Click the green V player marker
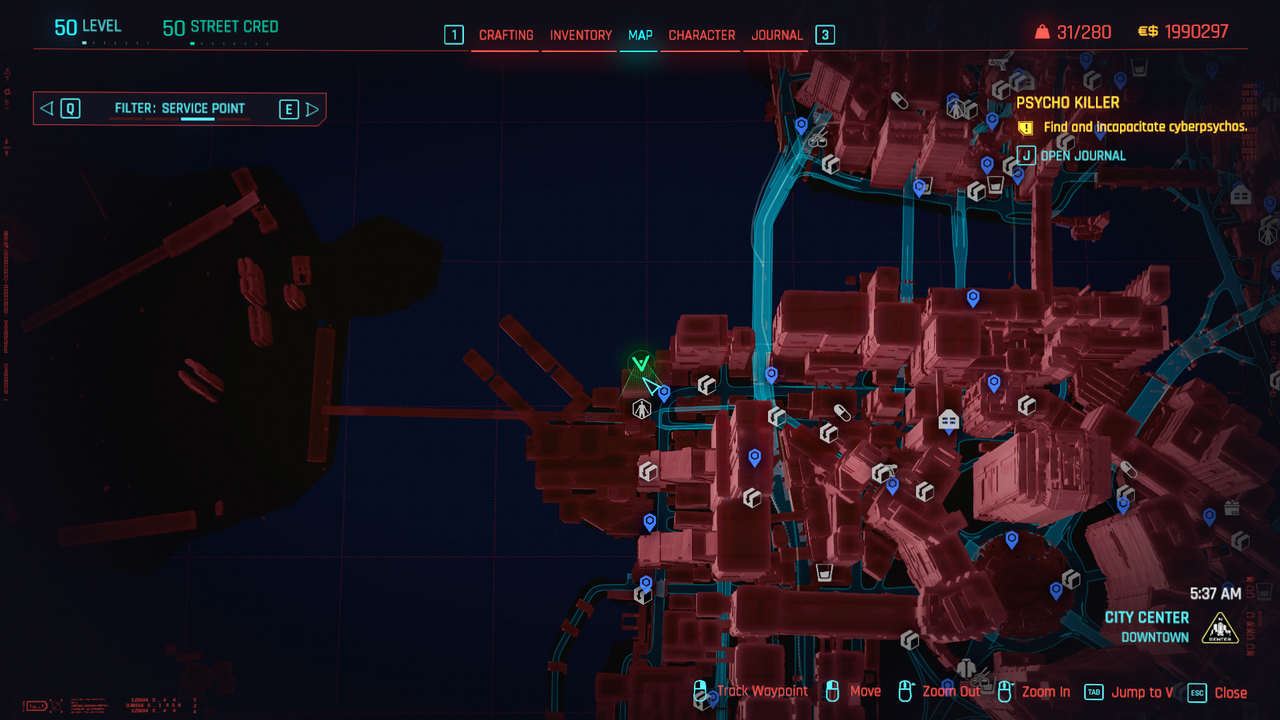 pos(641,364)
